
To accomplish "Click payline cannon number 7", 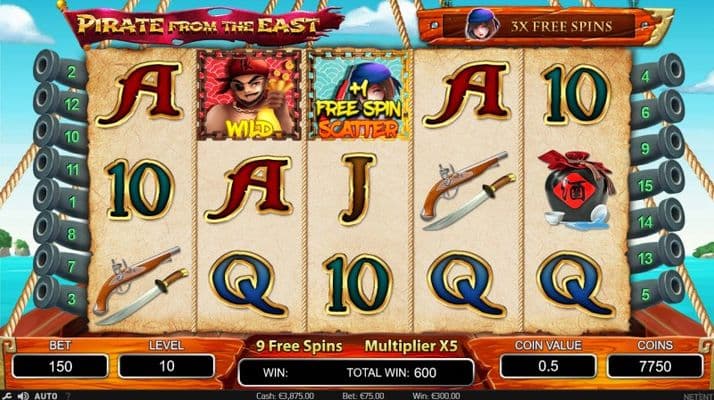I will [x=62, y=264].
